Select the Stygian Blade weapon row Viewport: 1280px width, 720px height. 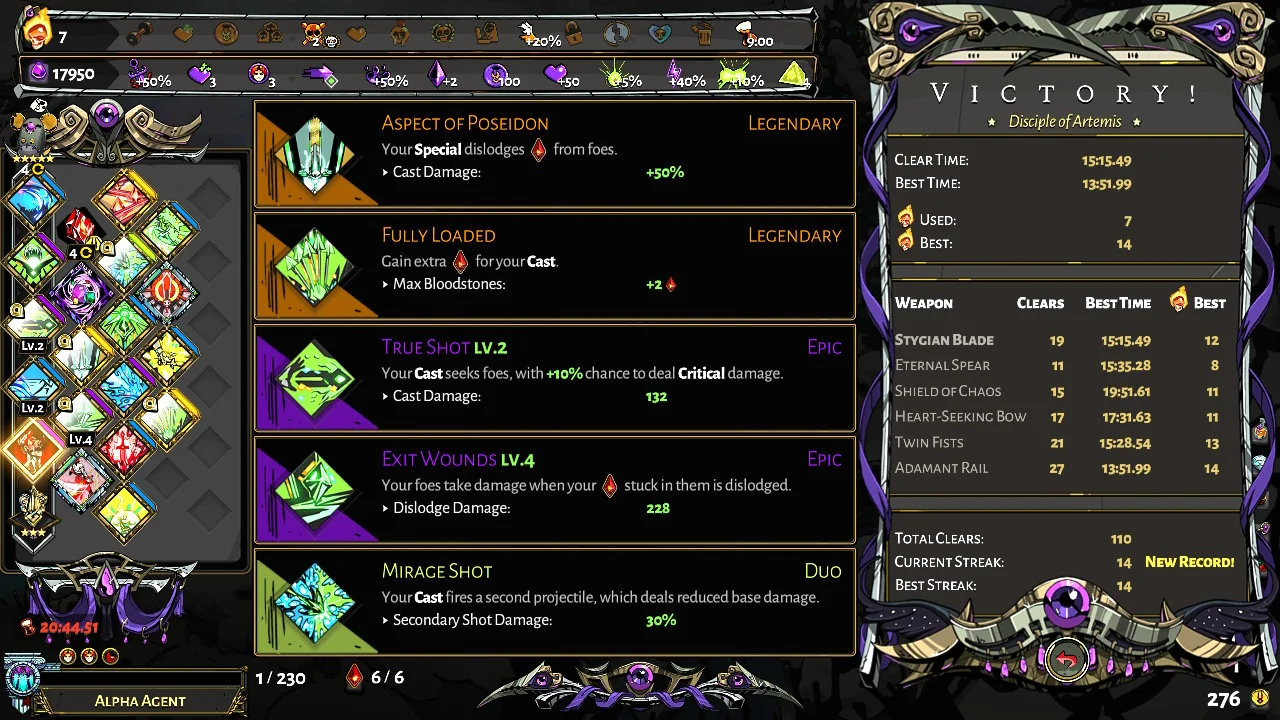[944, 340]
